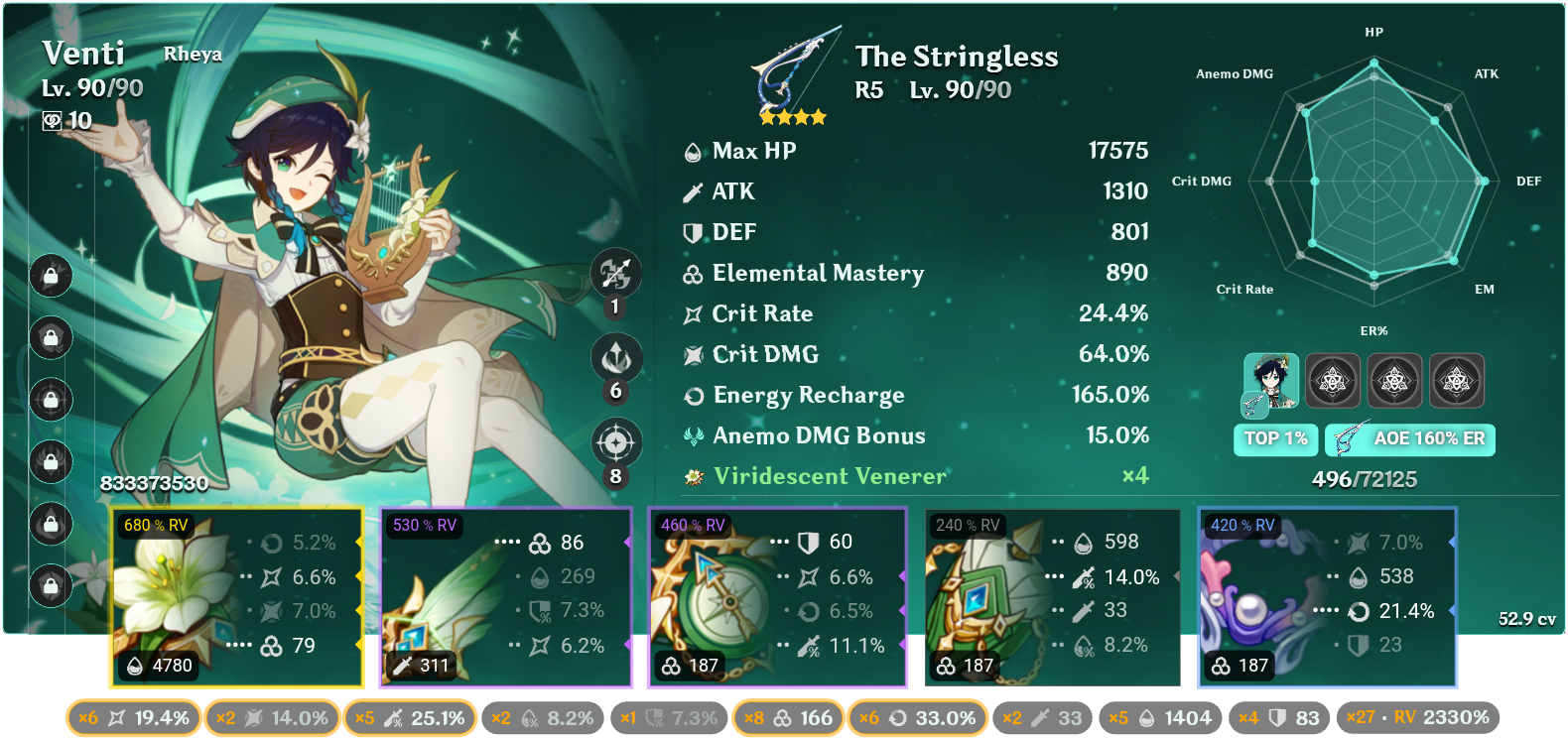Click the normal attack talent icon
Screen dimensions: 1568x741
click(x=615, y=276)
